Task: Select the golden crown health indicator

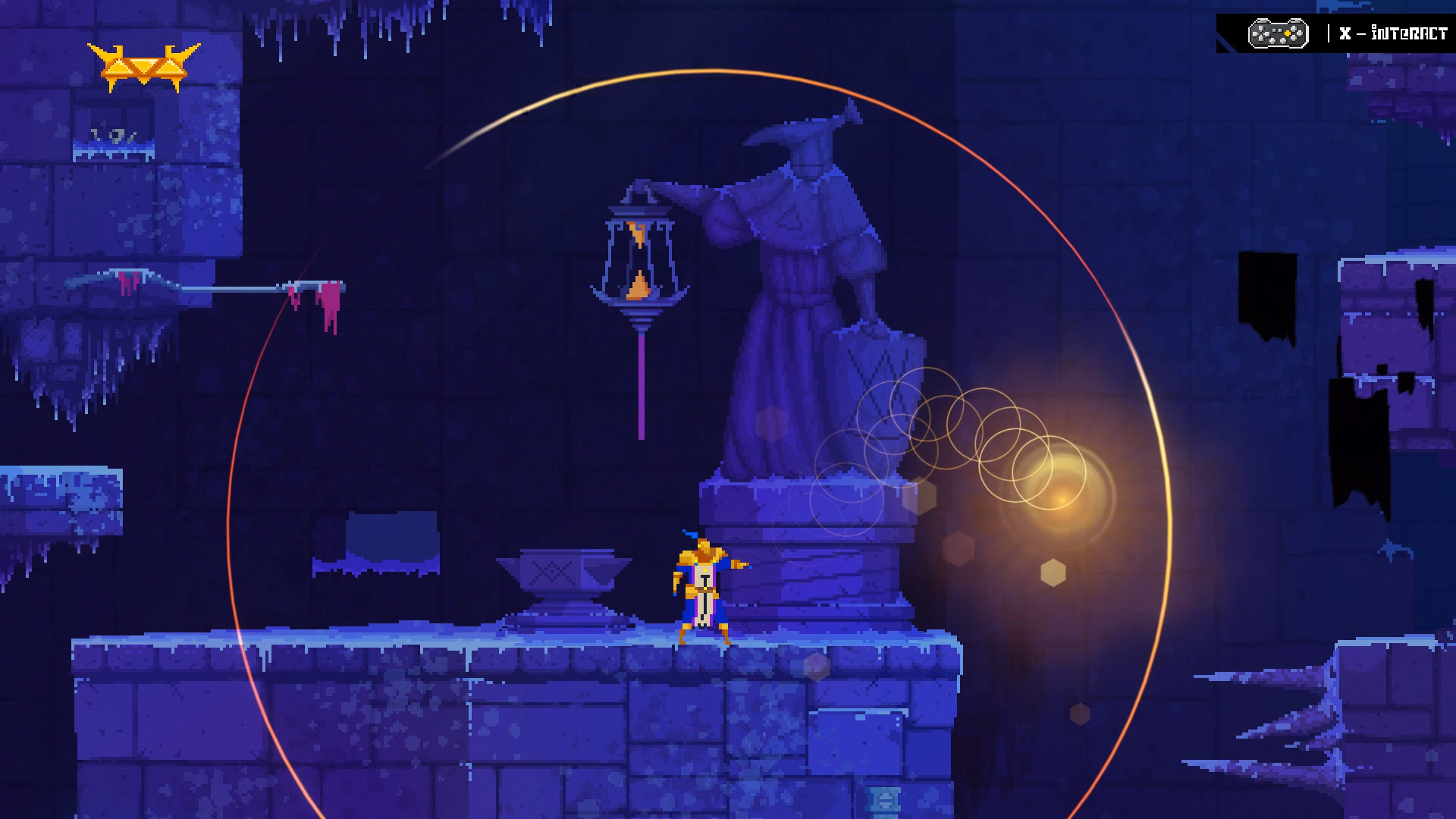Action: tap(144, 62)
